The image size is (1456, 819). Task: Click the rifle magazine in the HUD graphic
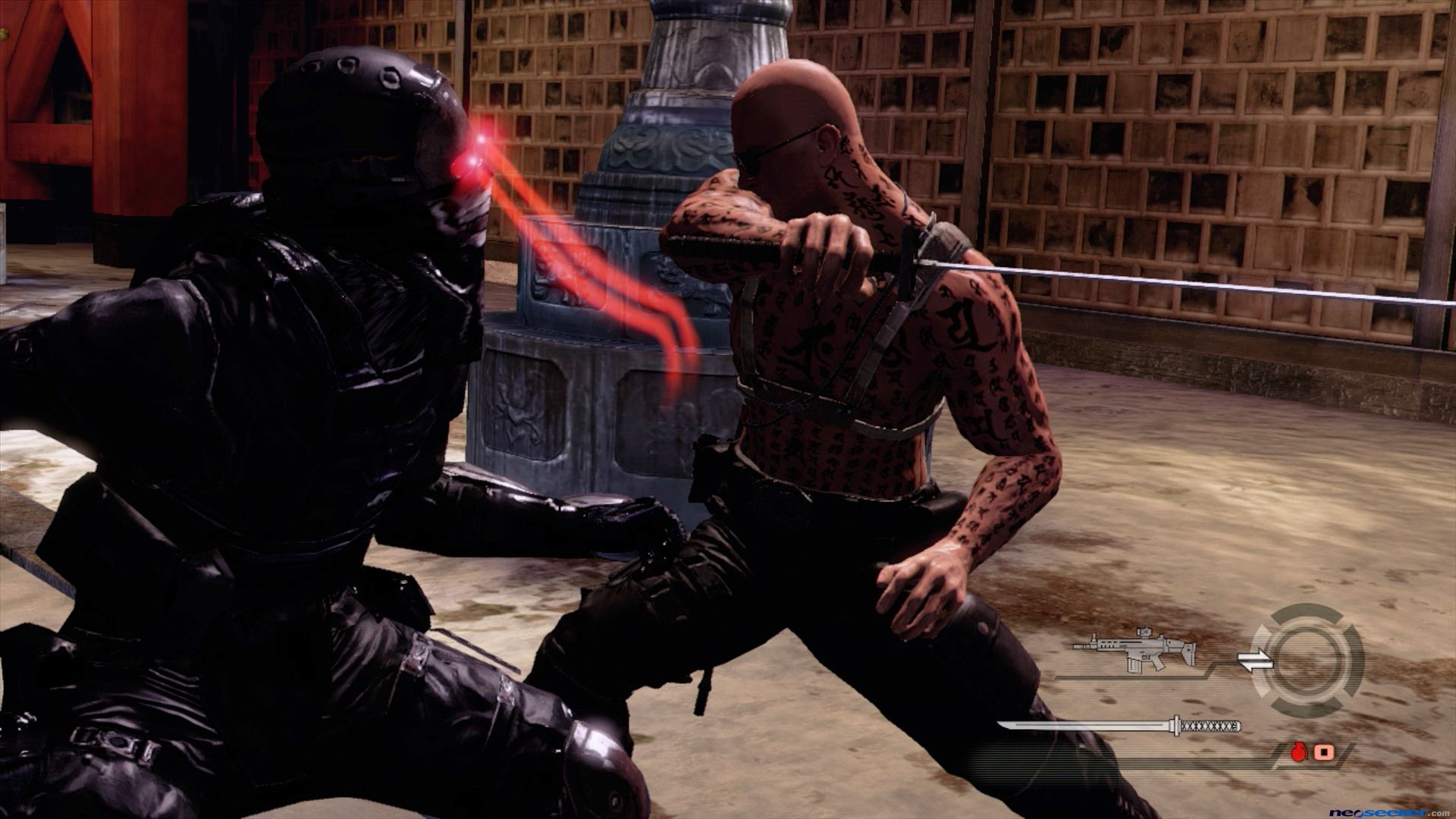[1135, 665]
